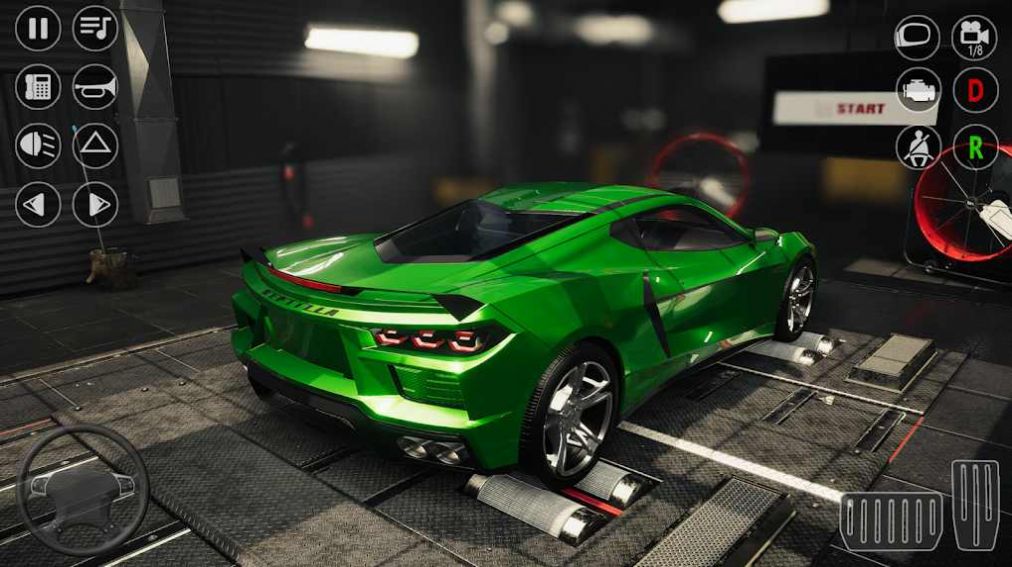Switch camera view with the camera icon
Screen dimensions: 1012x567
[975, 38]
